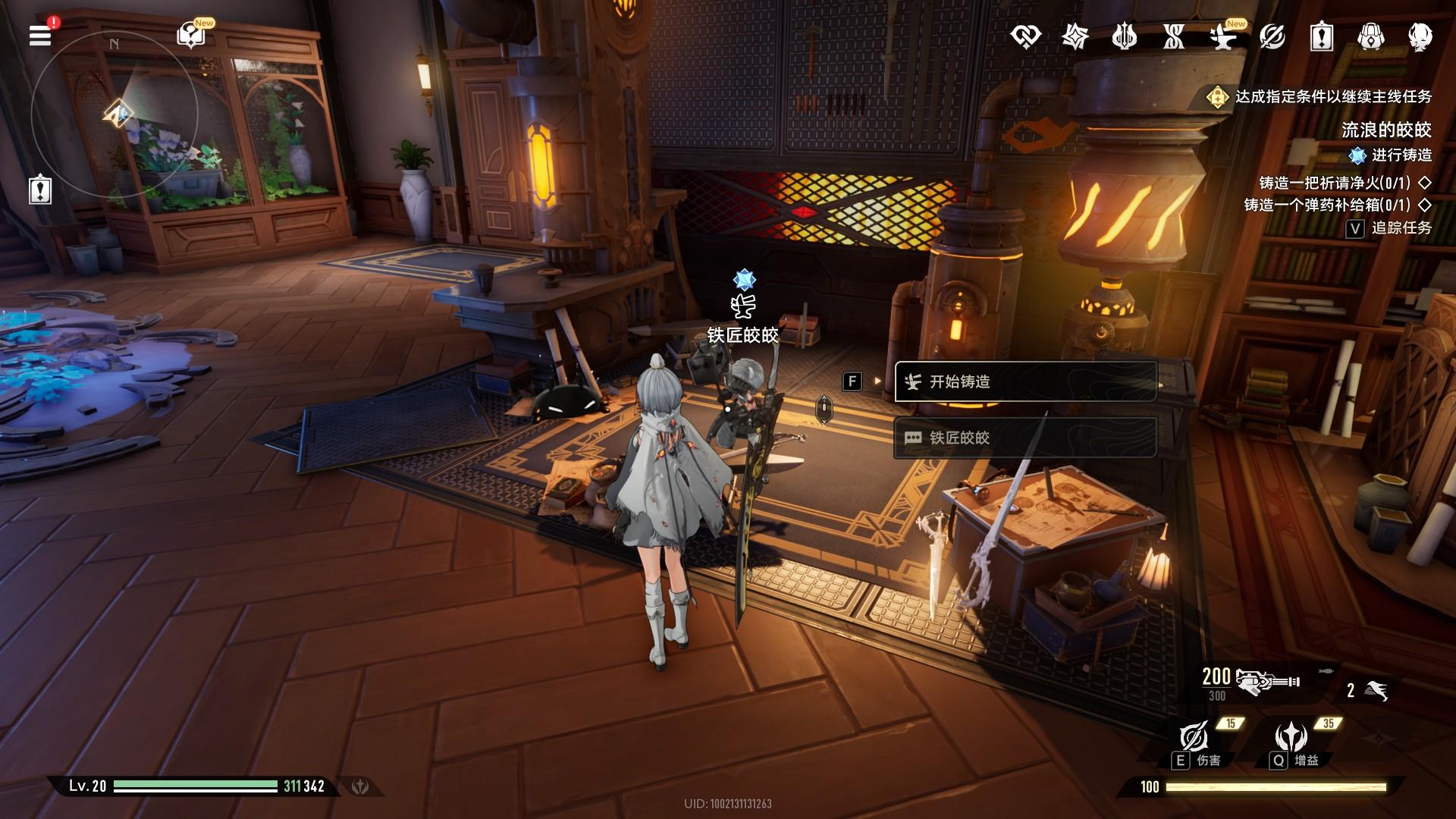
Task: Select 开始铸造 to start forging
Action: pyautogui.click(x=1025, y=381)
